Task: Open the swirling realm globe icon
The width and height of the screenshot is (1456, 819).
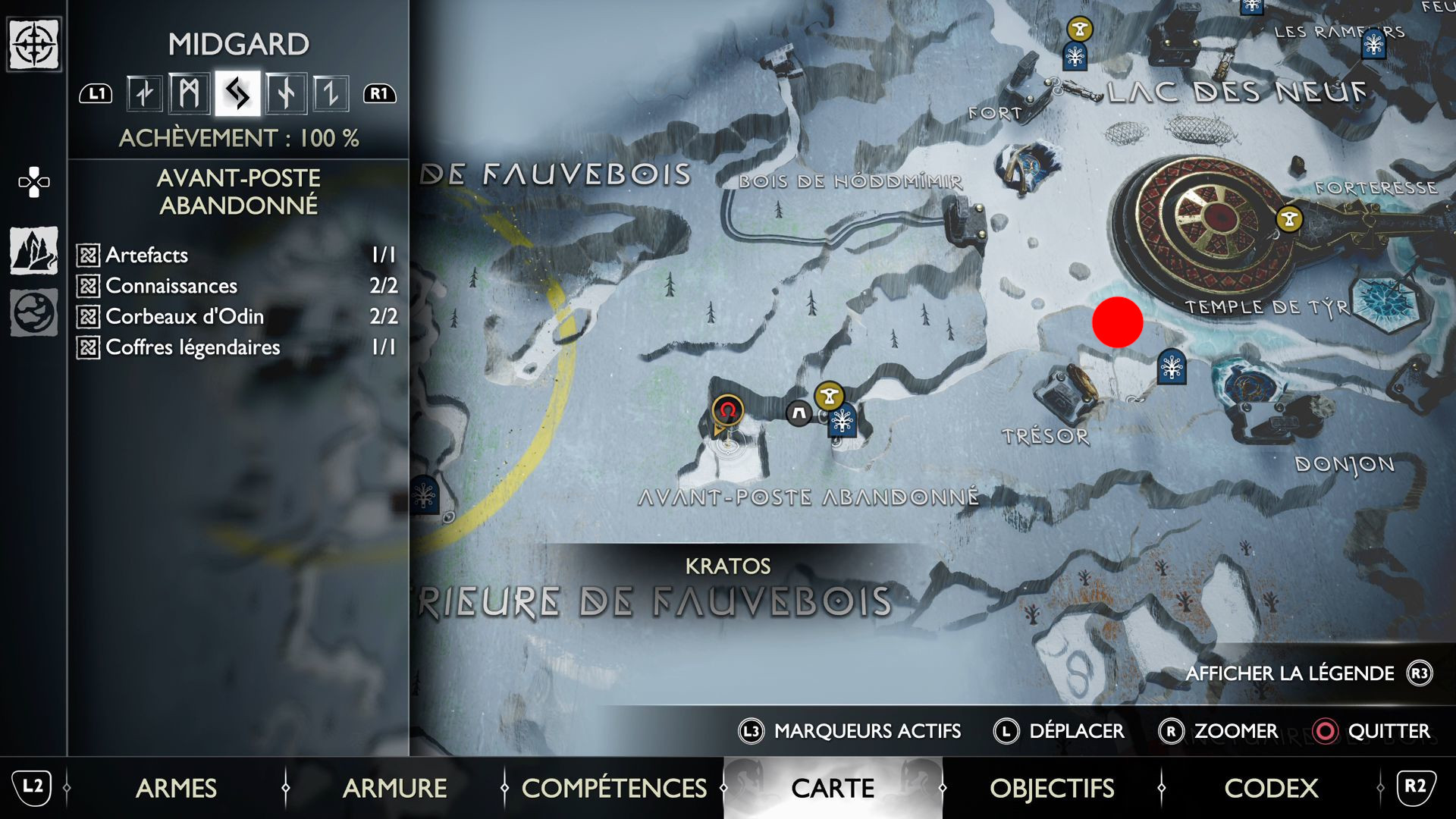Action: click(33, 312)
